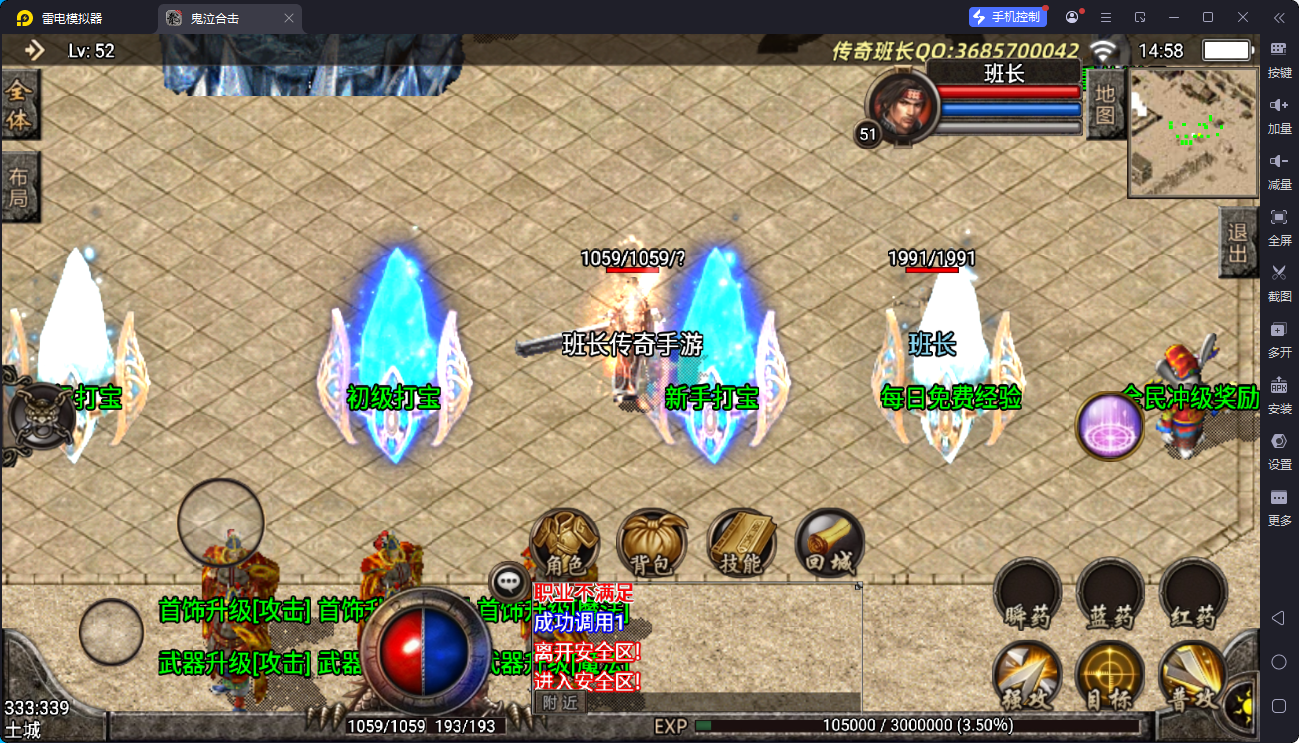Select the 红药 health potion slot
This screenshot has height=743, width=1299.
tap(1193, 594)
